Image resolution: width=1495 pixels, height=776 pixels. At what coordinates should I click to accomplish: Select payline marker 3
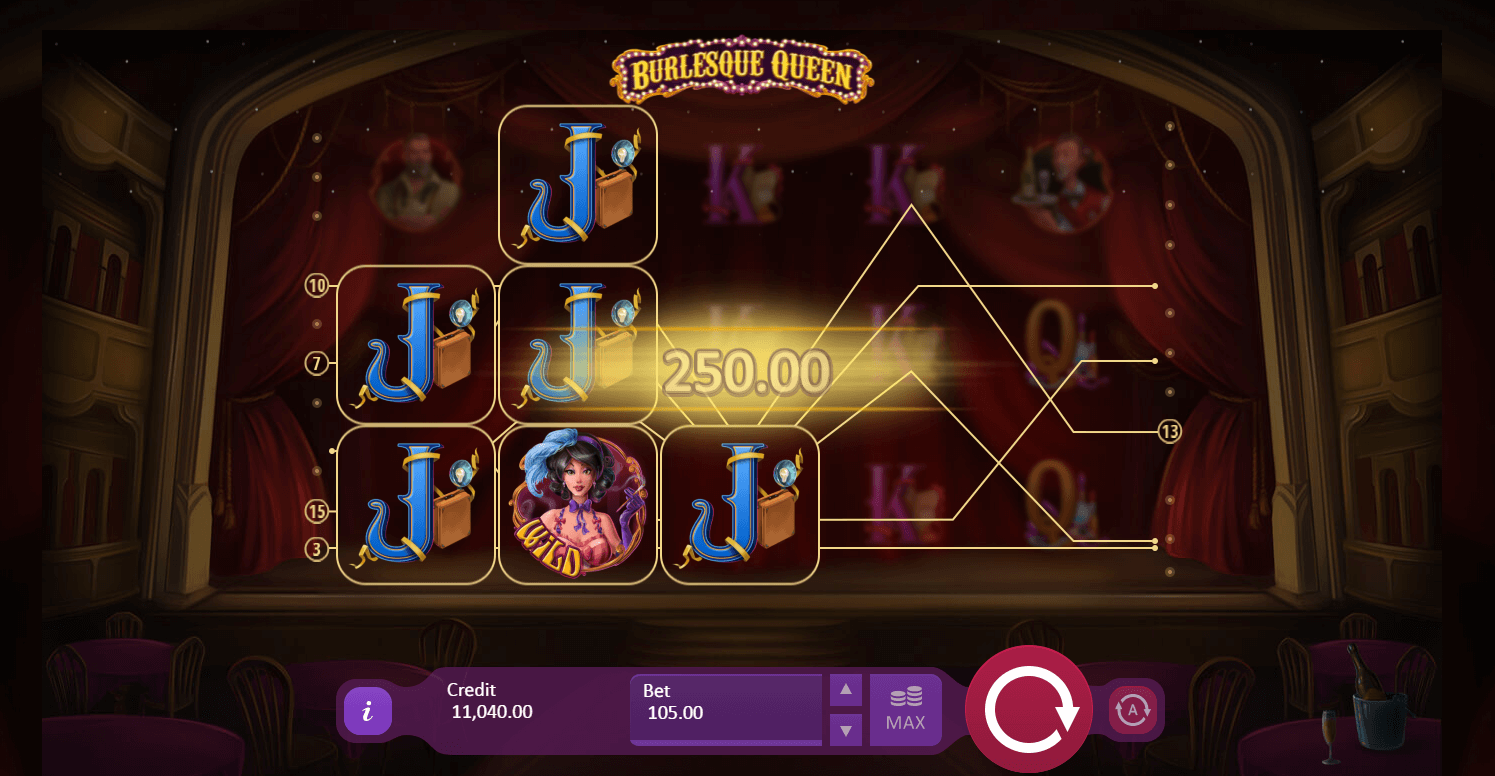click(x=317, y=549)
